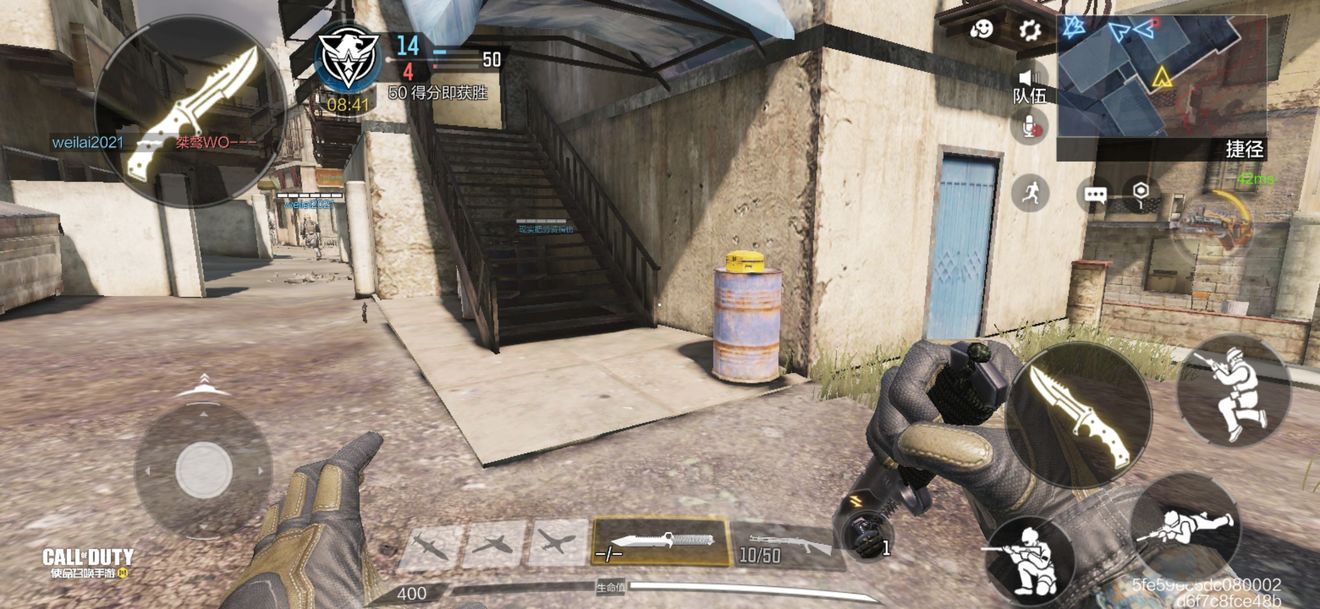The height and width of the screenshot is (609, 1320).
Task: Tap the jump soldier button
Action: (1233, 390)
